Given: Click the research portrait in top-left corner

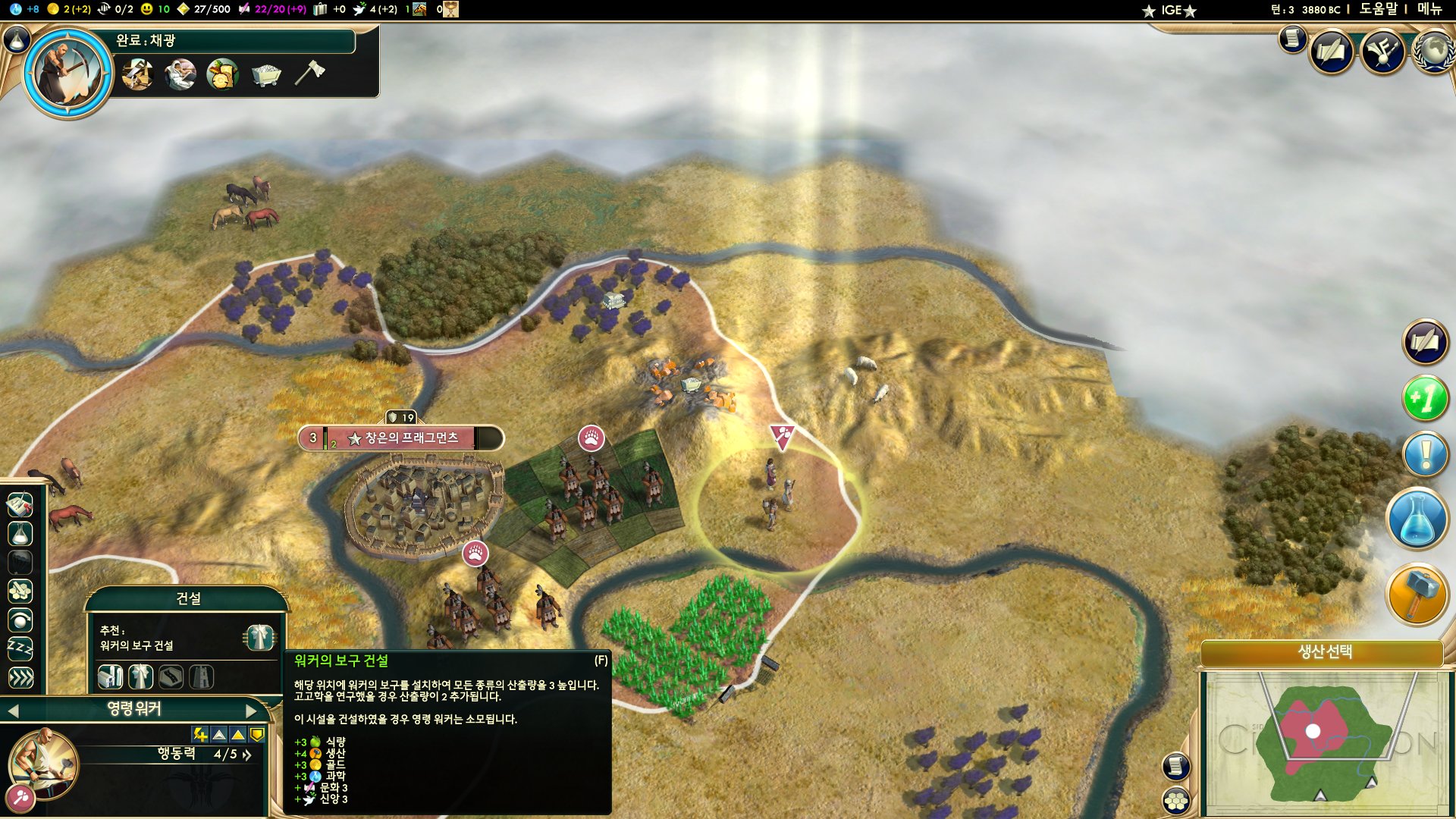Looking at the screenshot, I should (x=68, y=73).
